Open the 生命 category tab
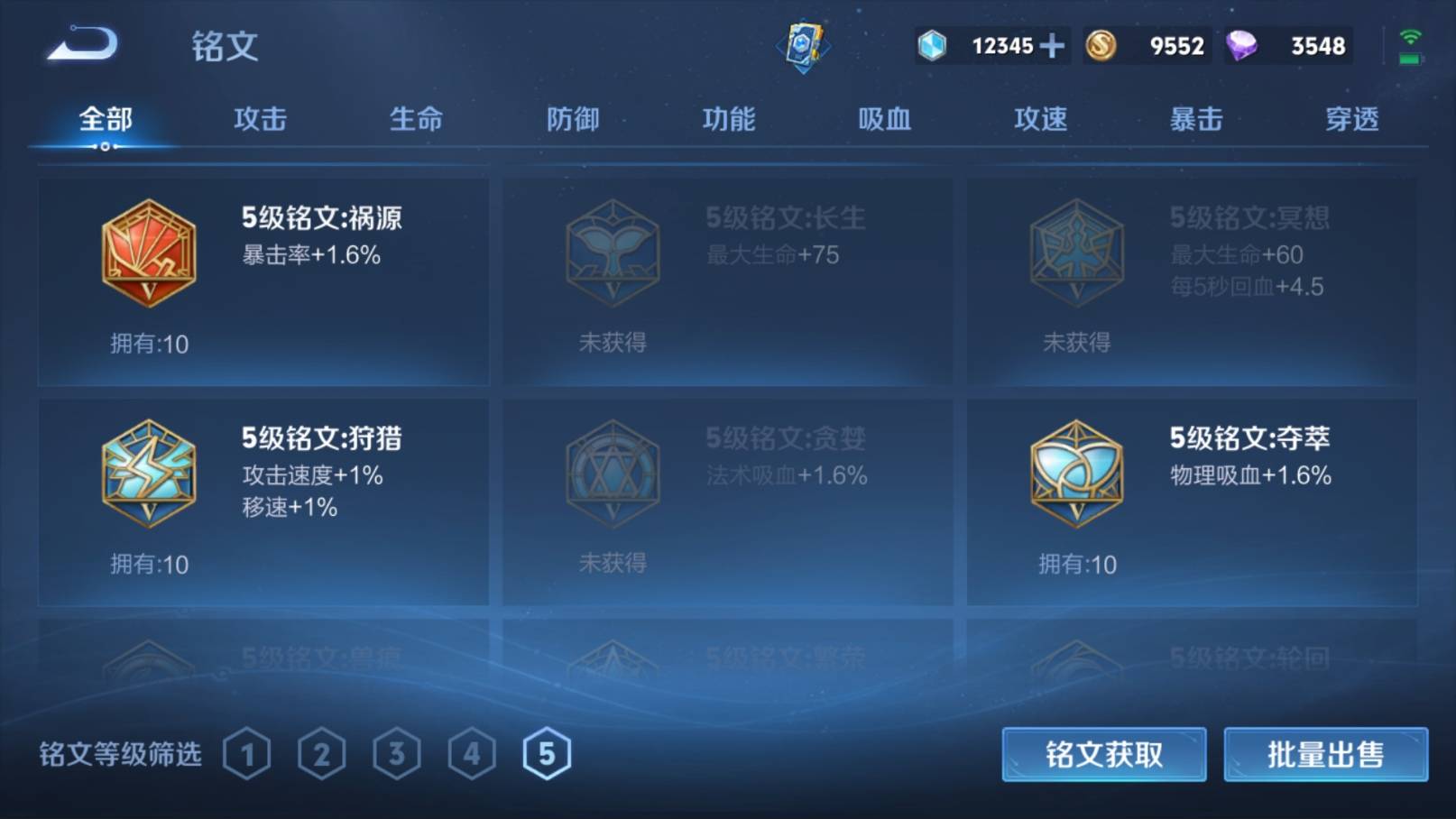The image size is (1456, 819). [416, 119]
